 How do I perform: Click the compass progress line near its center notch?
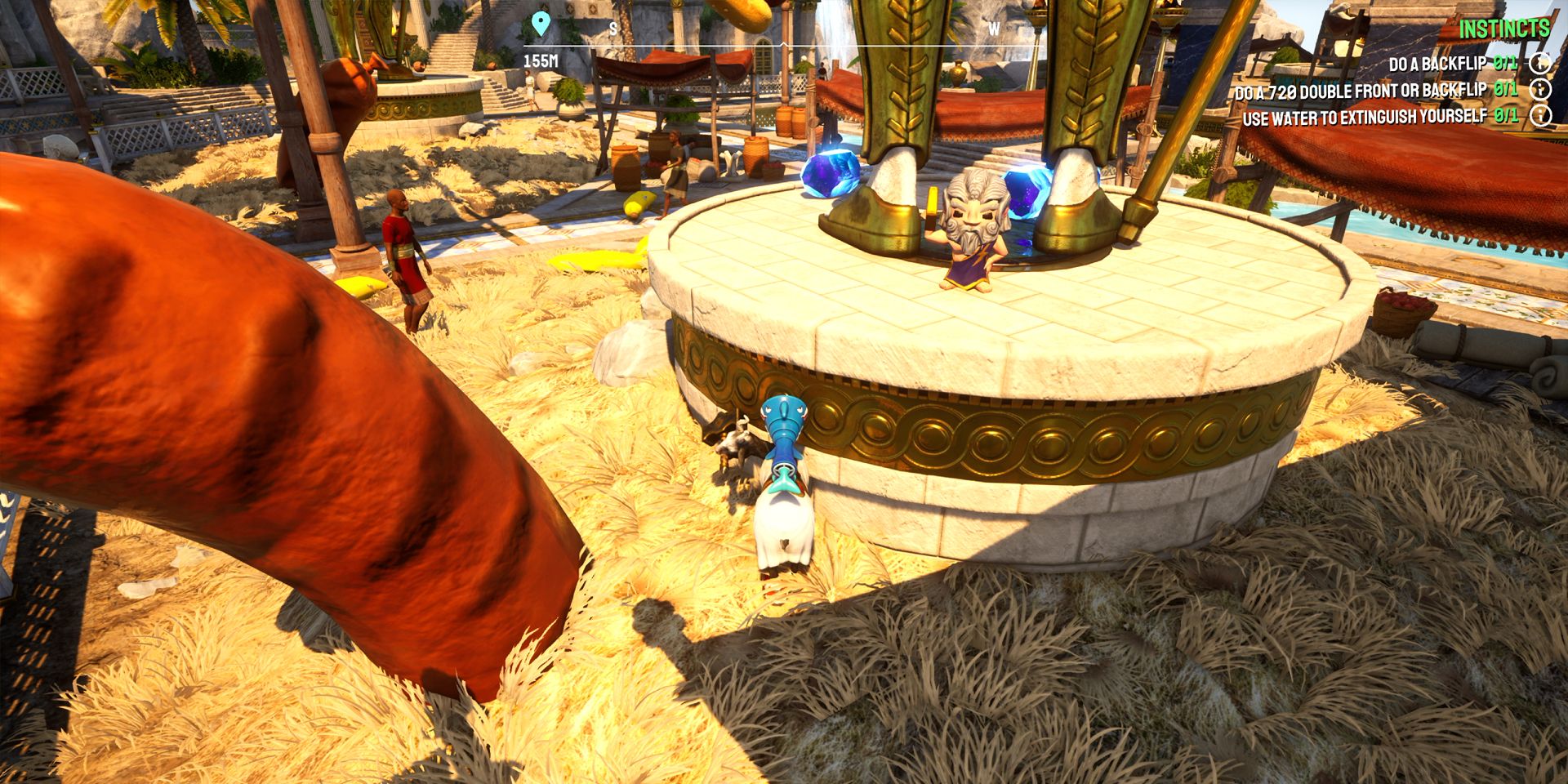[x=784, y=45]
